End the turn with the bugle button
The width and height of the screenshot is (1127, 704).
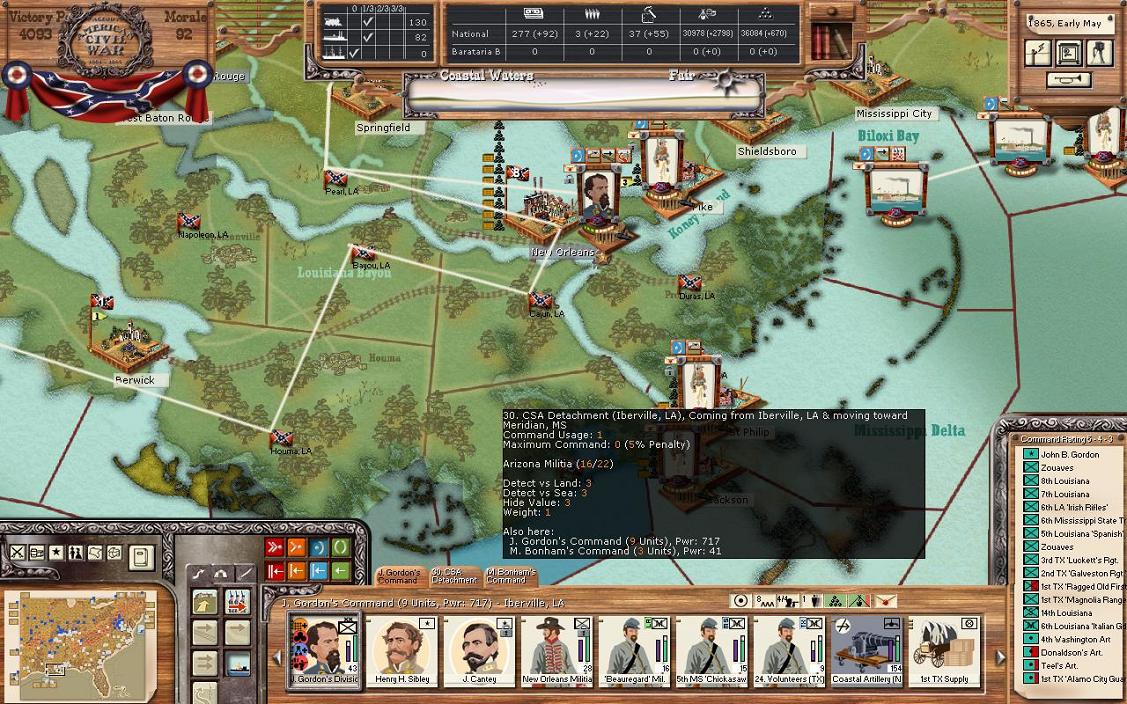tap(1069, 79)
